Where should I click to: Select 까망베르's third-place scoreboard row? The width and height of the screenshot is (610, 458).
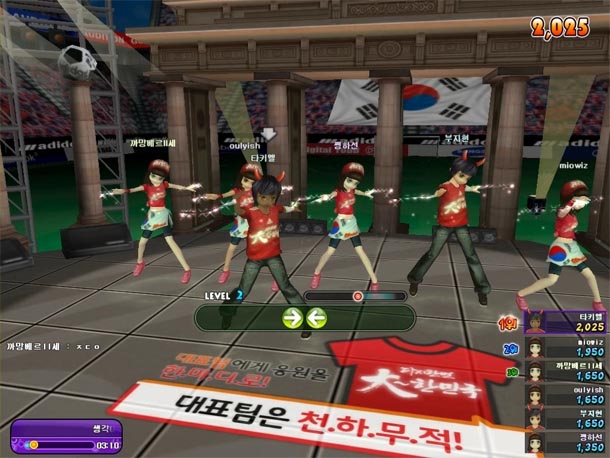565,371
